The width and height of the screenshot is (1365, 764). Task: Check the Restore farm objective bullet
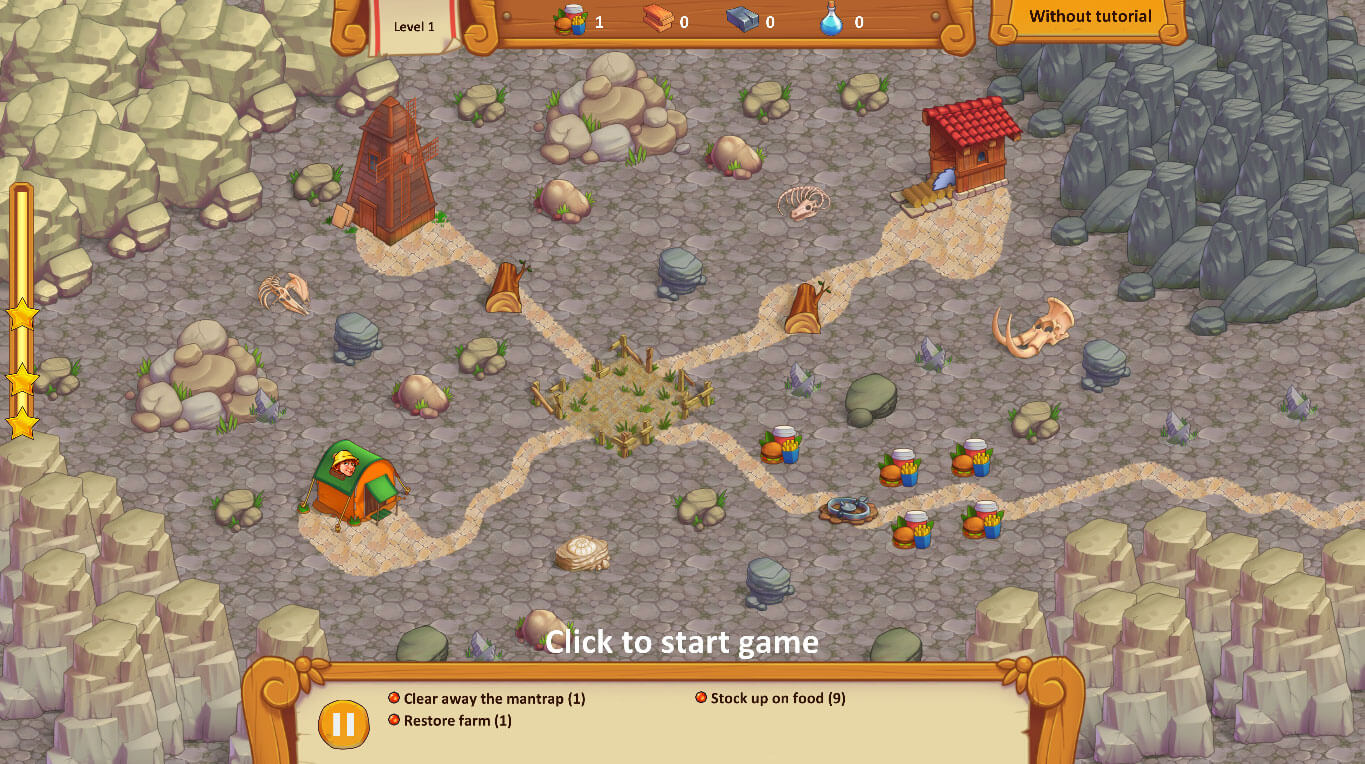(x=393, y=720)
